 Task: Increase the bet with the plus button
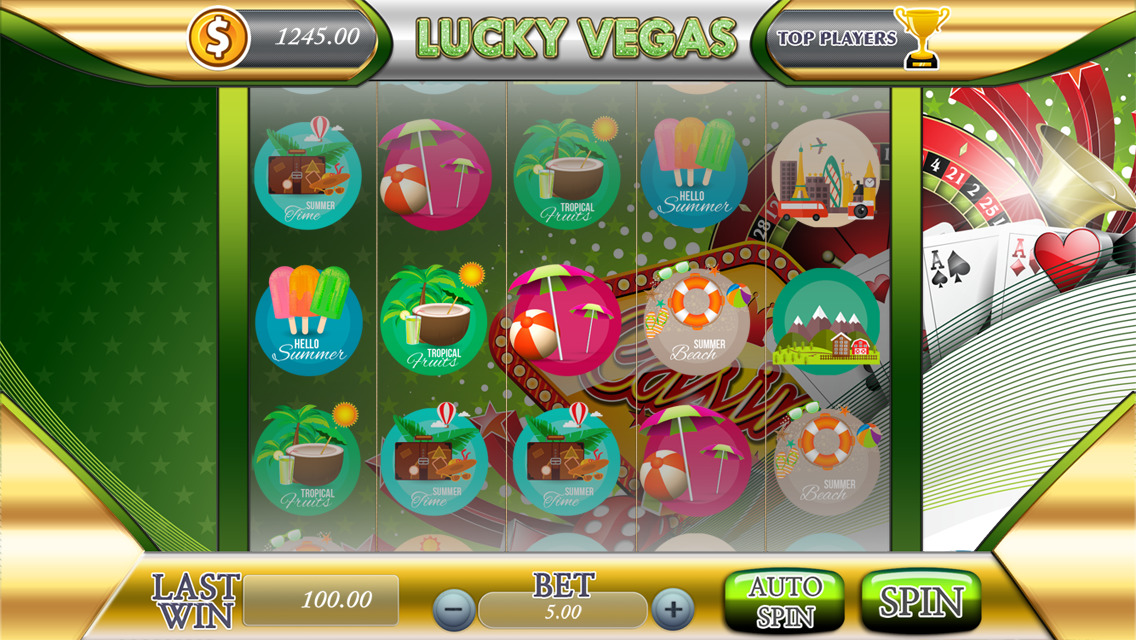[672, 608]
